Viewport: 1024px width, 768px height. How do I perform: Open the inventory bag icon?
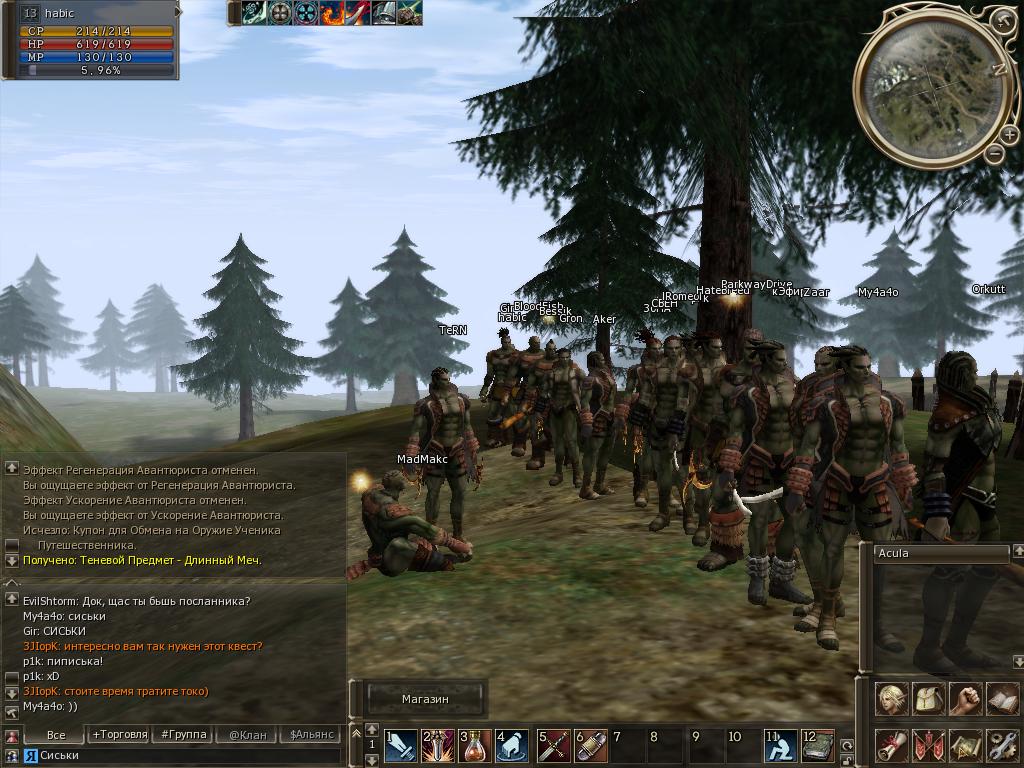(x=928, y=700)
